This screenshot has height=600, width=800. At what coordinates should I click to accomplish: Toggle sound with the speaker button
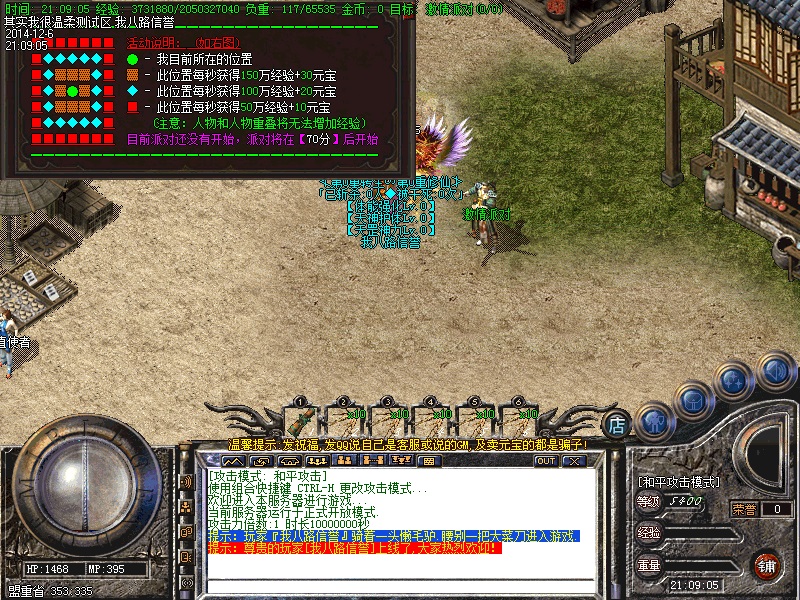tap(775, 371)
